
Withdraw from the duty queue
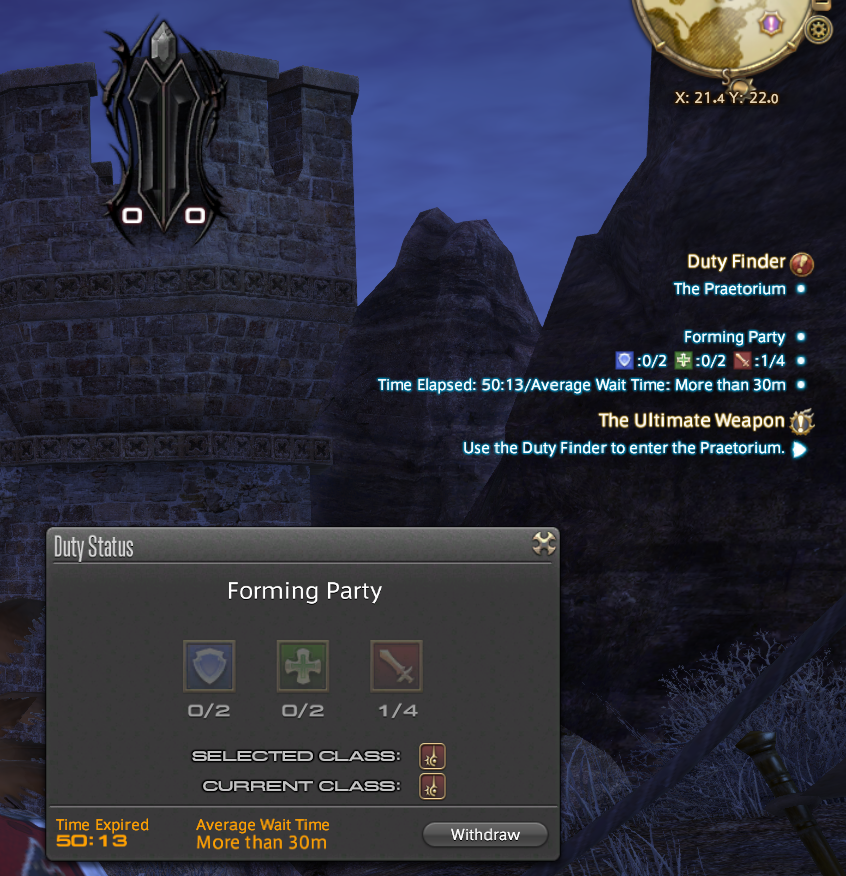[485, 834]
